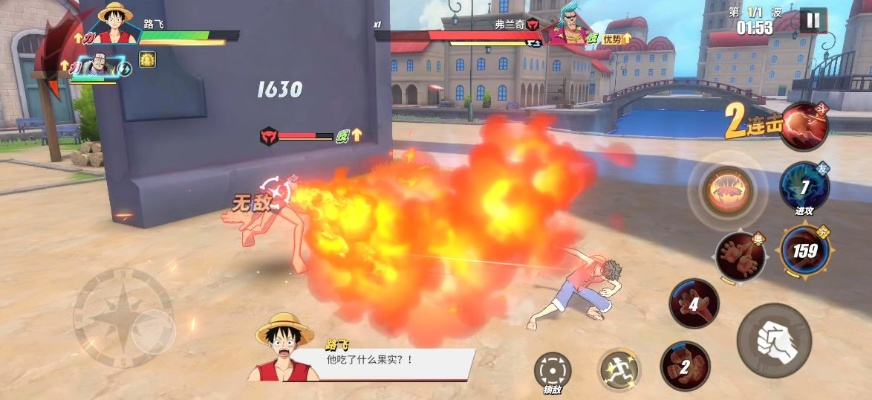Screen dimensions: 872x400
Task: Trigger the blue skill with counter 7
Action: pos(805,186)
